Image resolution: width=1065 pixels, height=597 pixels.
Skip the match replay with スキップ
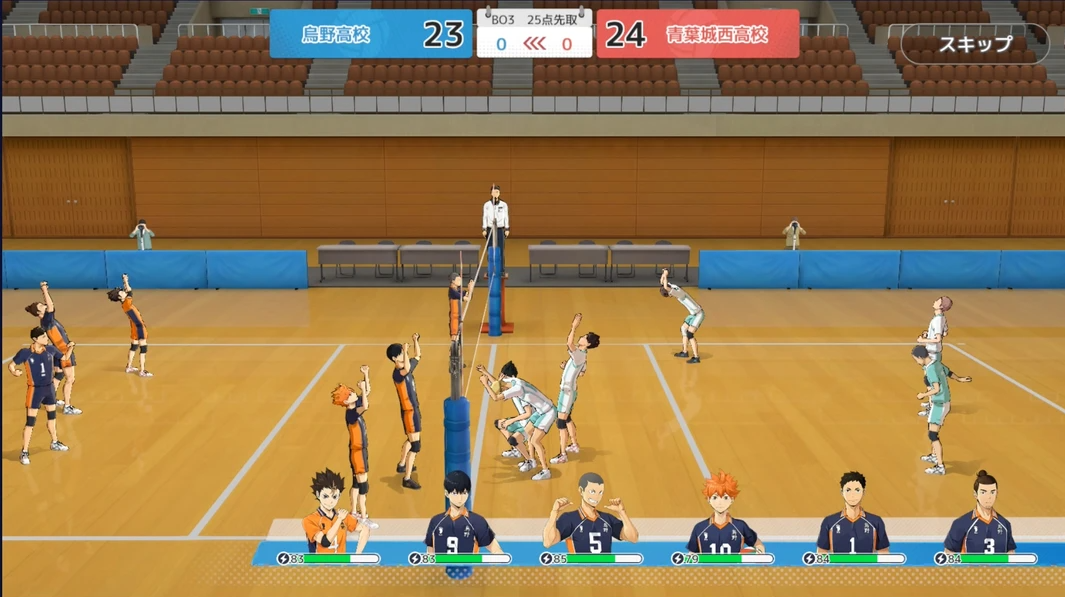tap(974, 44)
